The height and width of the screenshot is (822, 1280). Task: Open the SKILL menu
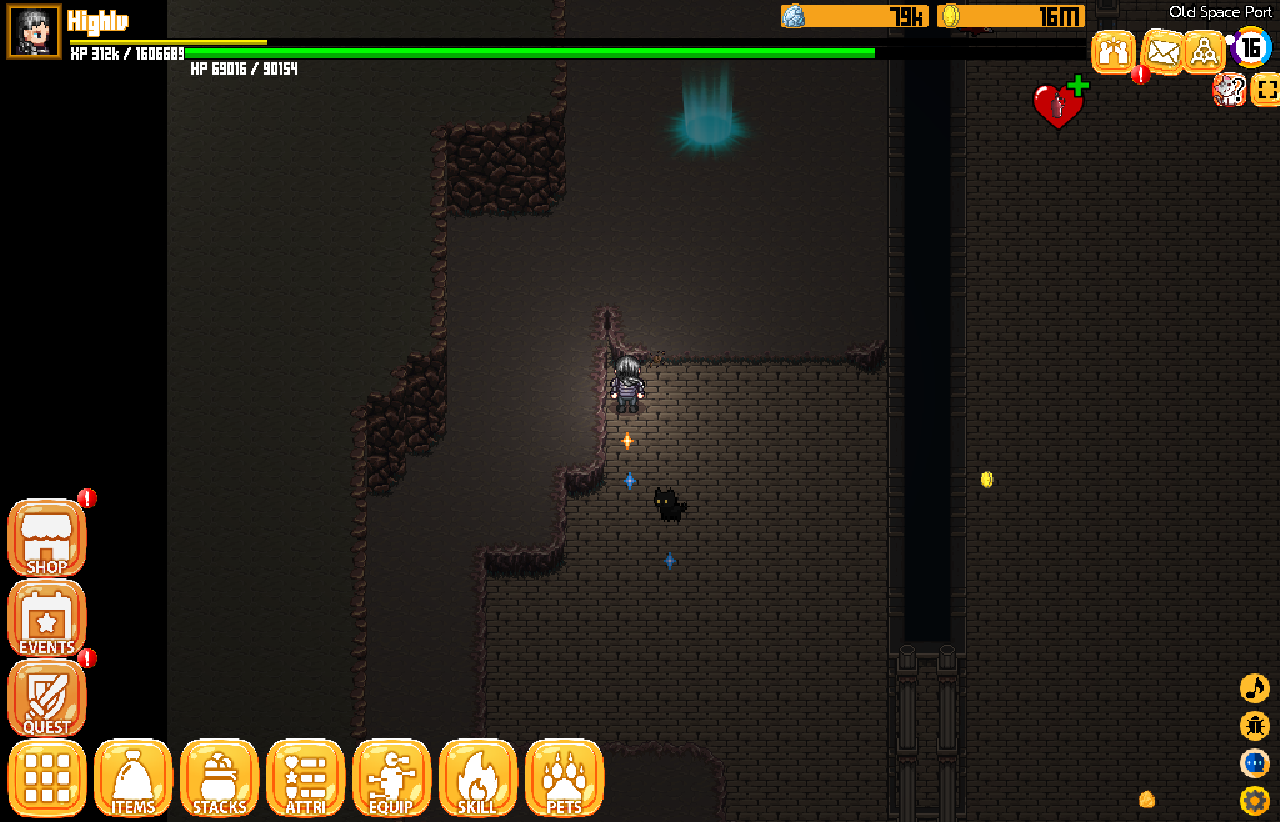pyautogui.click(x=477, y=778)
